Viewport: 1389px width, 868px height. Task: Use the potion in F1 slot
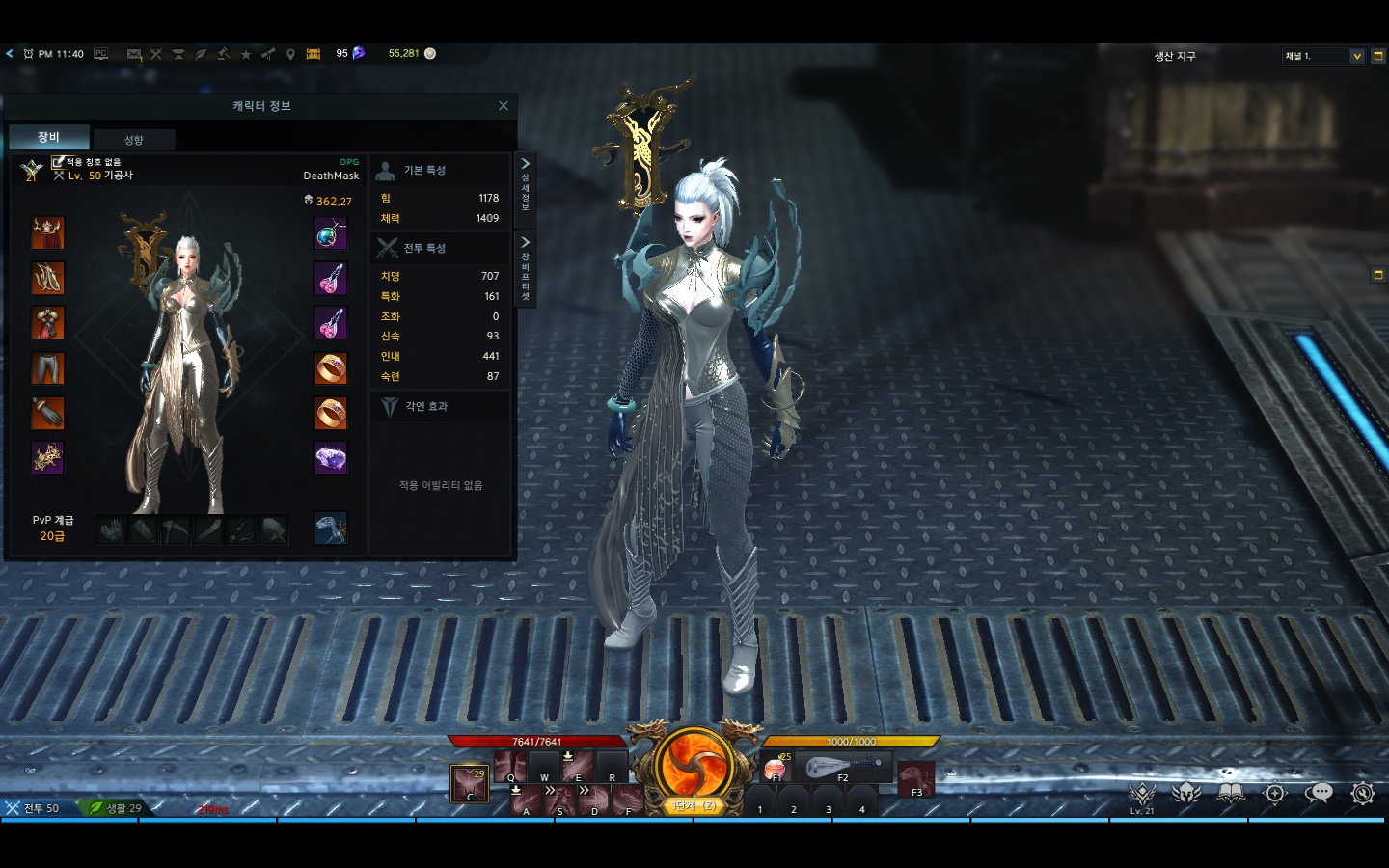(776, 769)
